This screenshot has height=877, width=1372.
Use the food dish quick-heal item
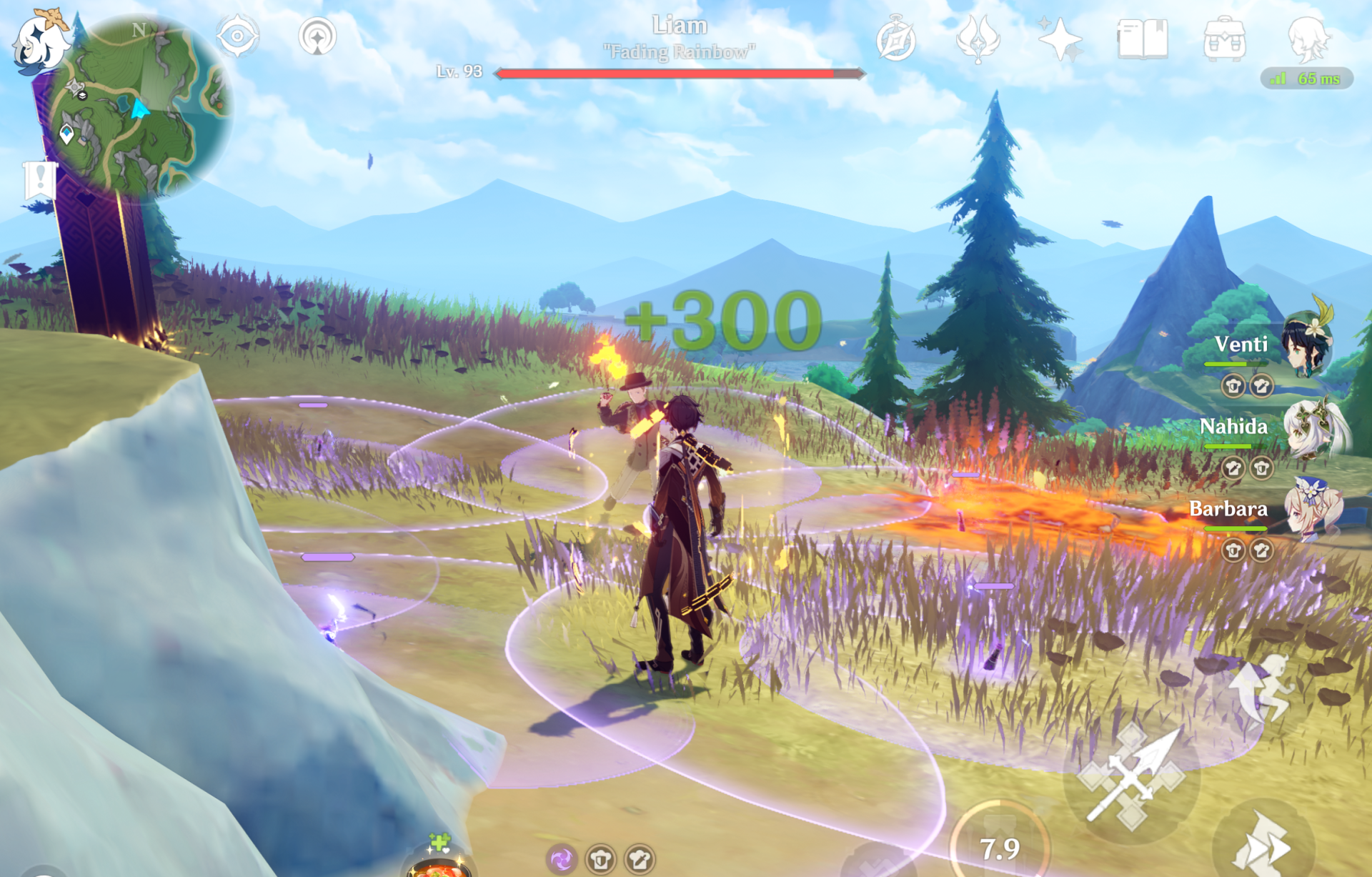coord(438,861)
